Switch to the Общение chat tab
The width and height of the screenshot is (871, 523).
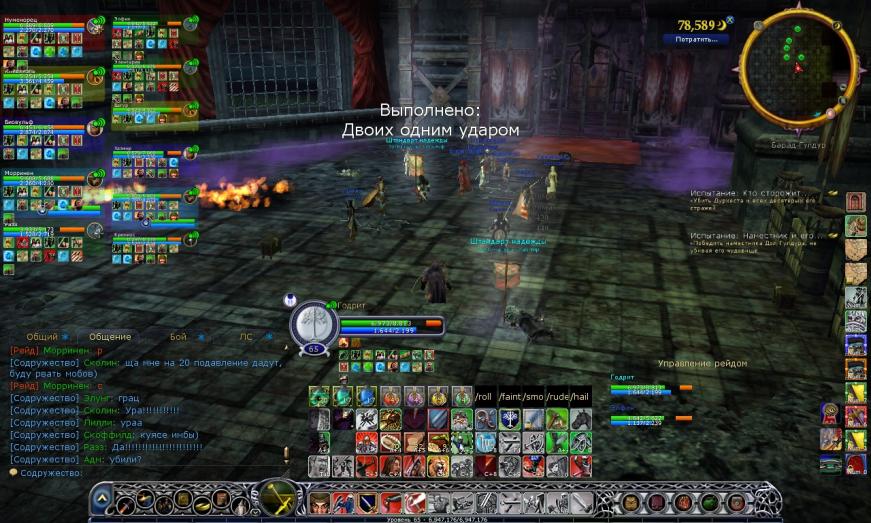[110, 337]
